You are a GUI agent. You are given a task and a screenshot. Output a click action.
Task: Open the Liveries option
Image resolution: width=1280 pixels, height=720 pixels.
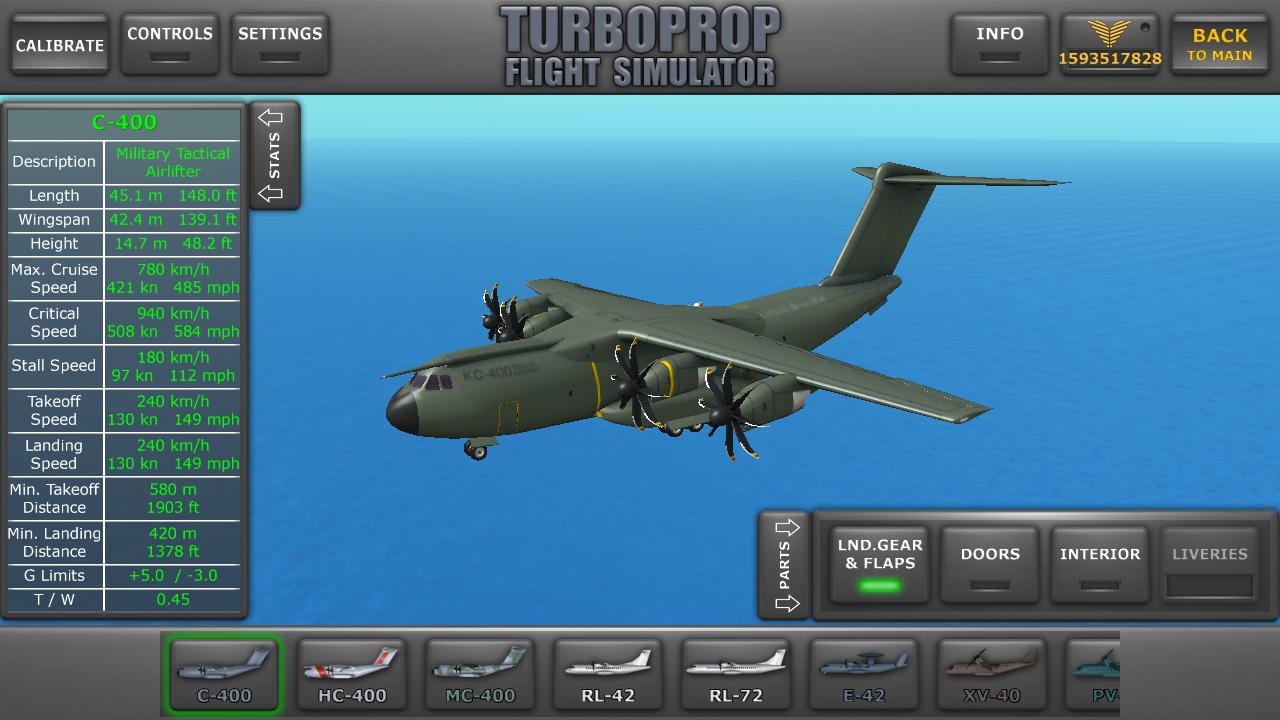tap(1210, 565)
